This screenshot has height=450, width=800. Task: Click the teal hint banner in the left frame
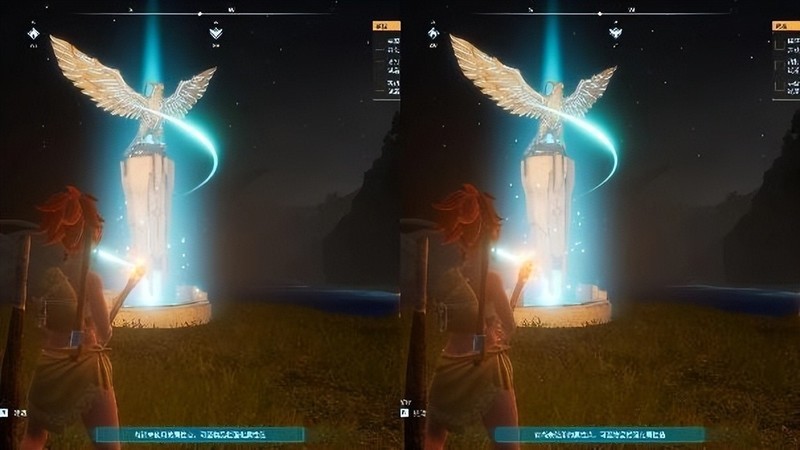click(200, 435)
